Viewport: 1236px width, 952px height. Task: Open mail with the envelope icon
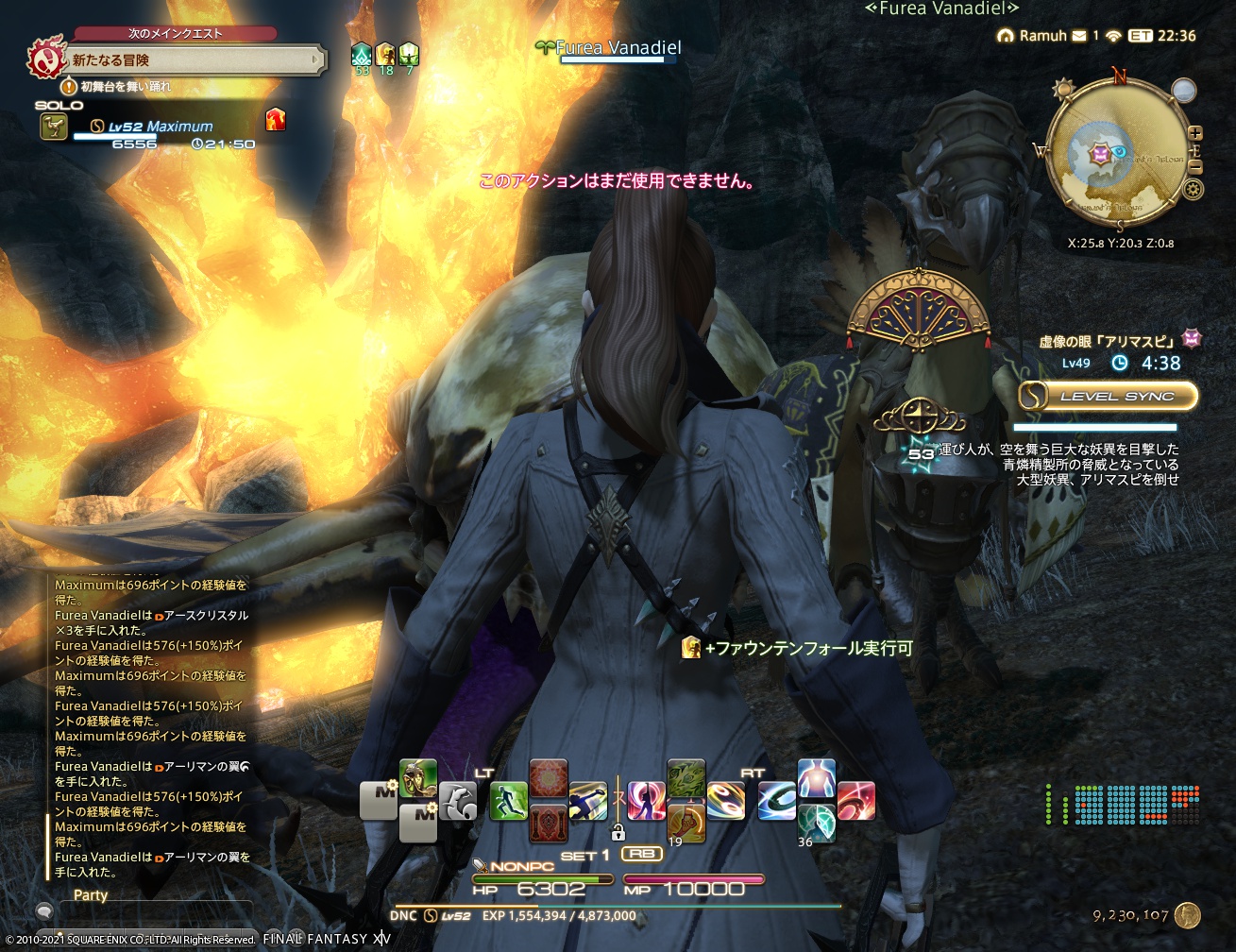pos(1078,36)
